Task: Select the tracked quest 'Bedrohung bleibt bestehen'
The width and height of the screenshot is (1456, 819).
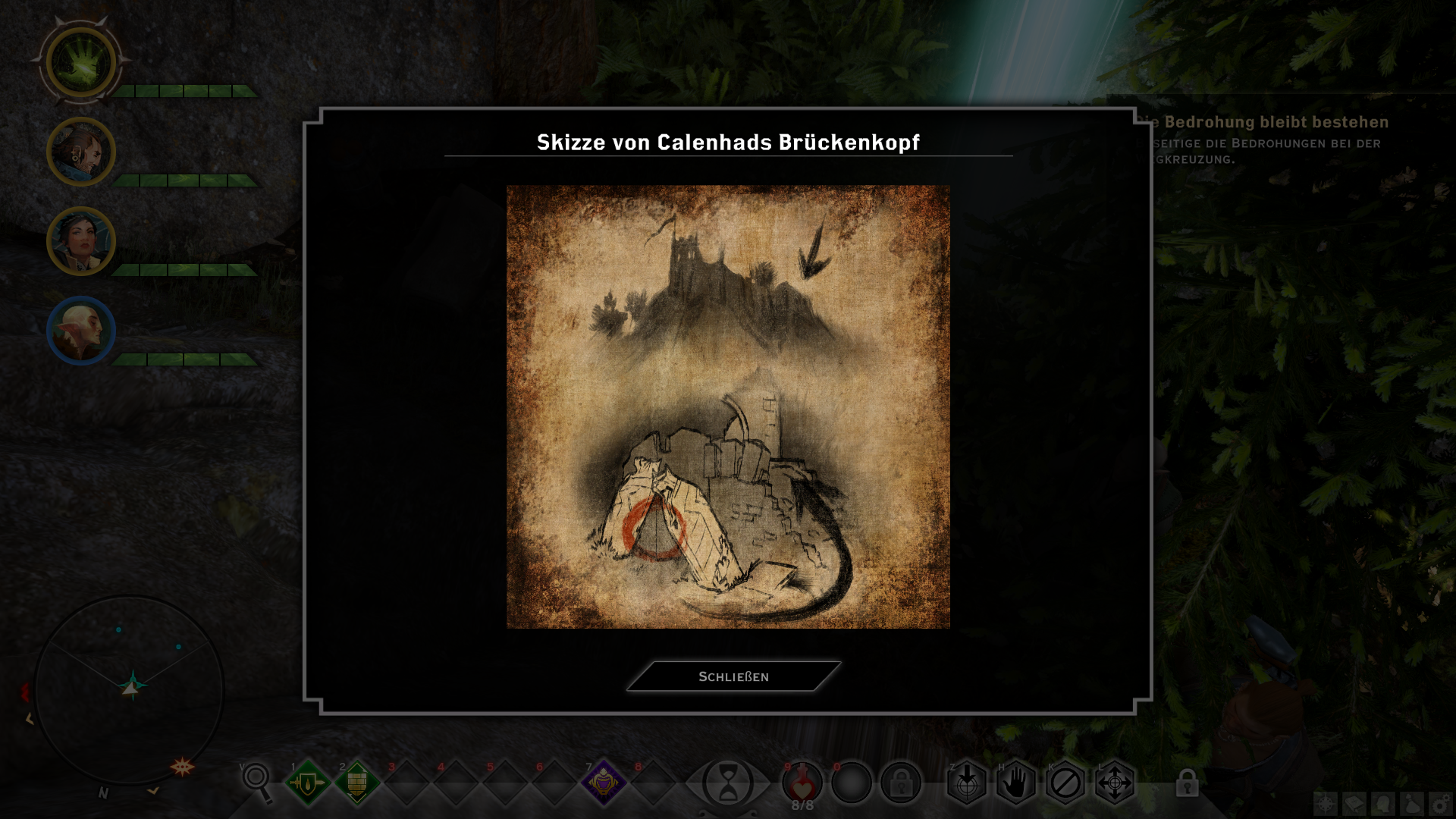Action: coord(1276,122)
